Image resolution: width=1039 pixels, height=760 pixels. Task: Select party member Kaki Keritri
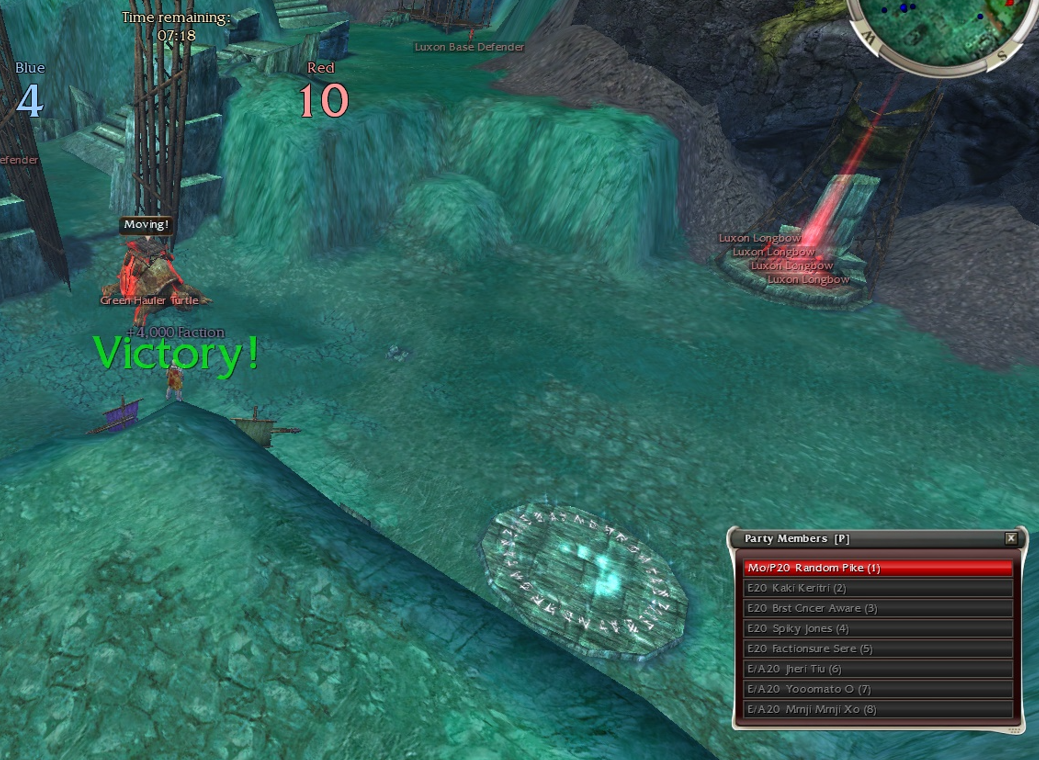point(878,588)
